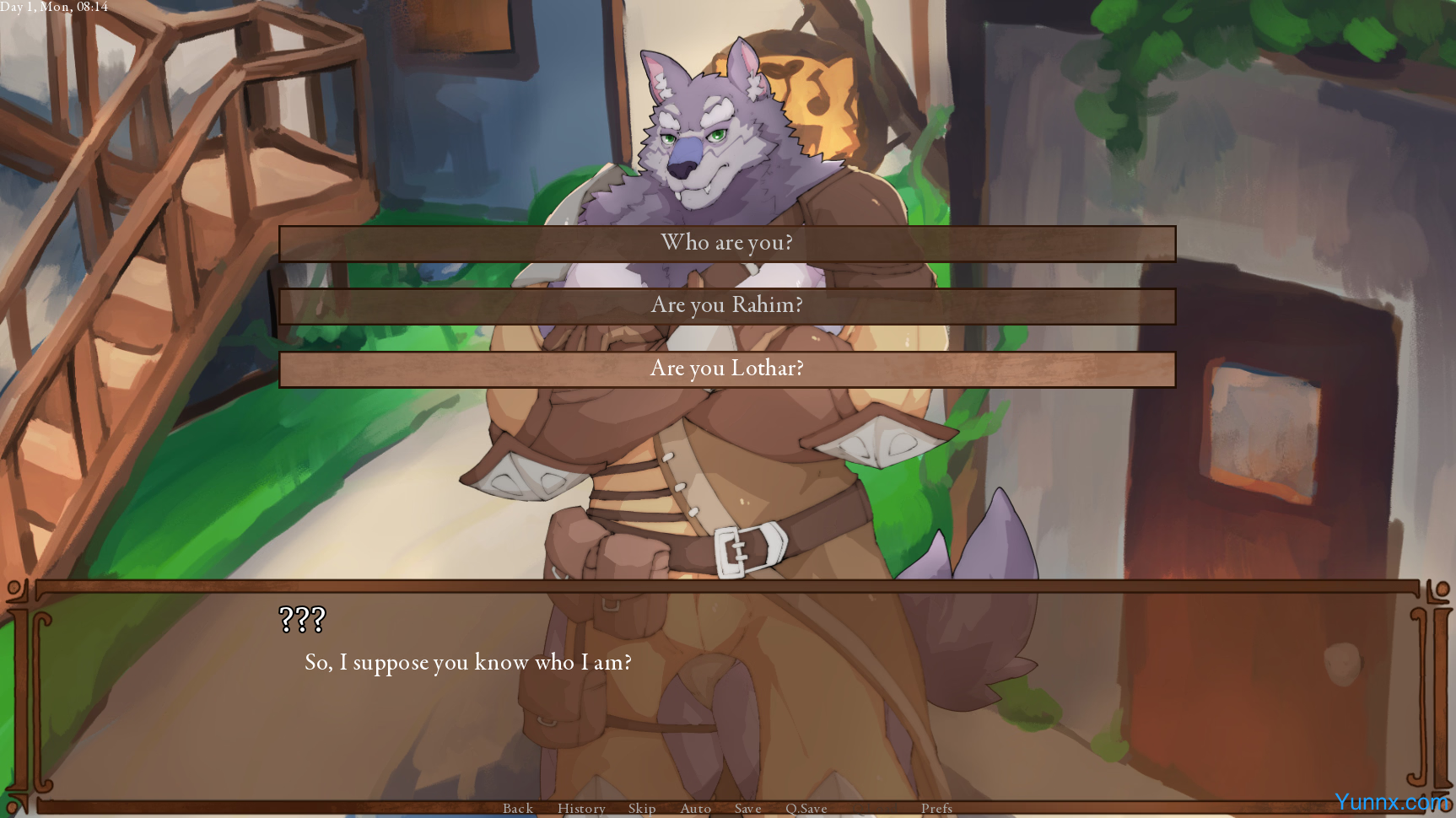Screen dimensions: 1456x818
Task: Pick the "Are you Lothar?" choice
Action: click(726, 369)
